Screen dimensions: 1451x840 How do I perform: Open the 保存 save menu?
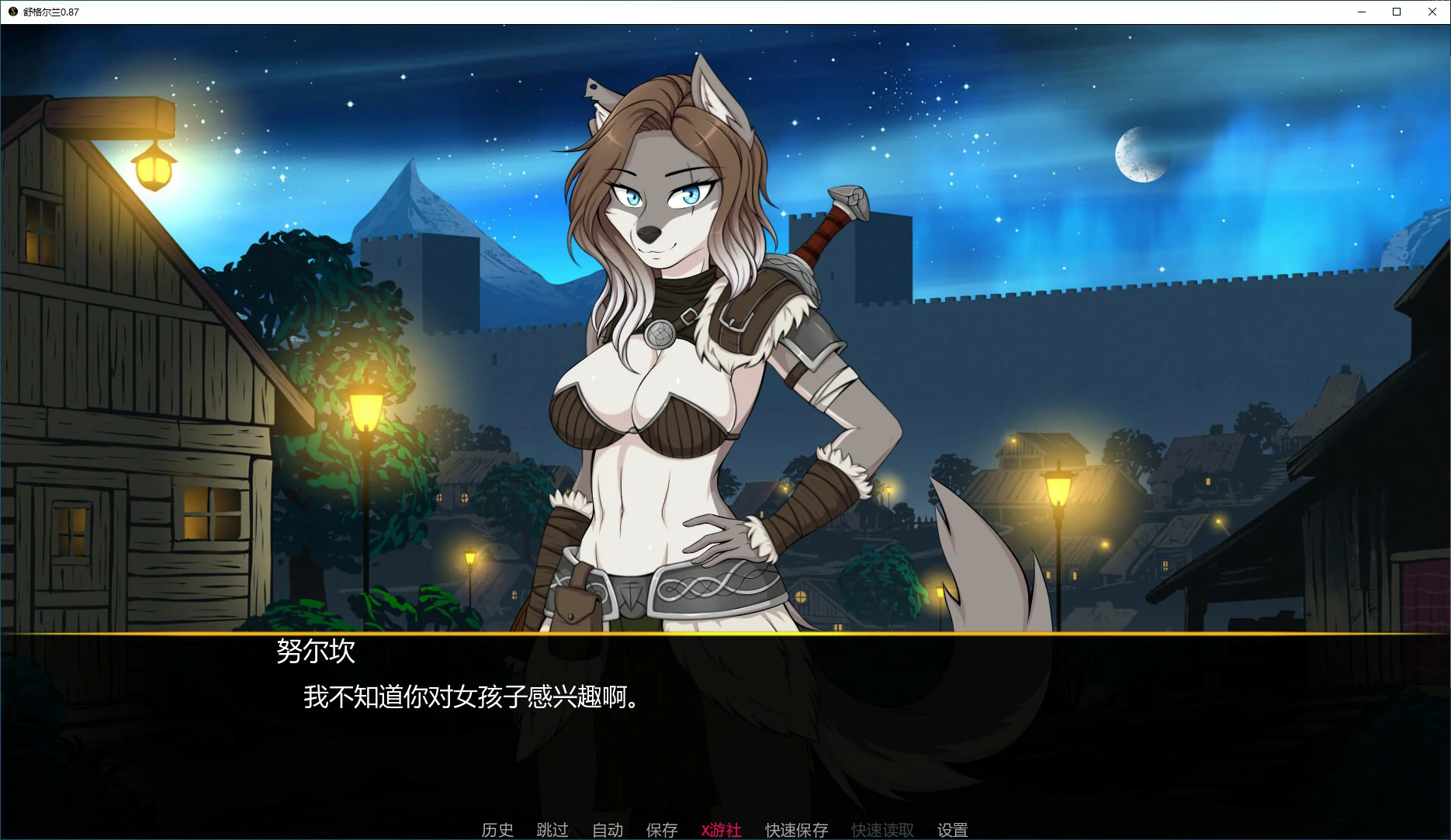662,830
